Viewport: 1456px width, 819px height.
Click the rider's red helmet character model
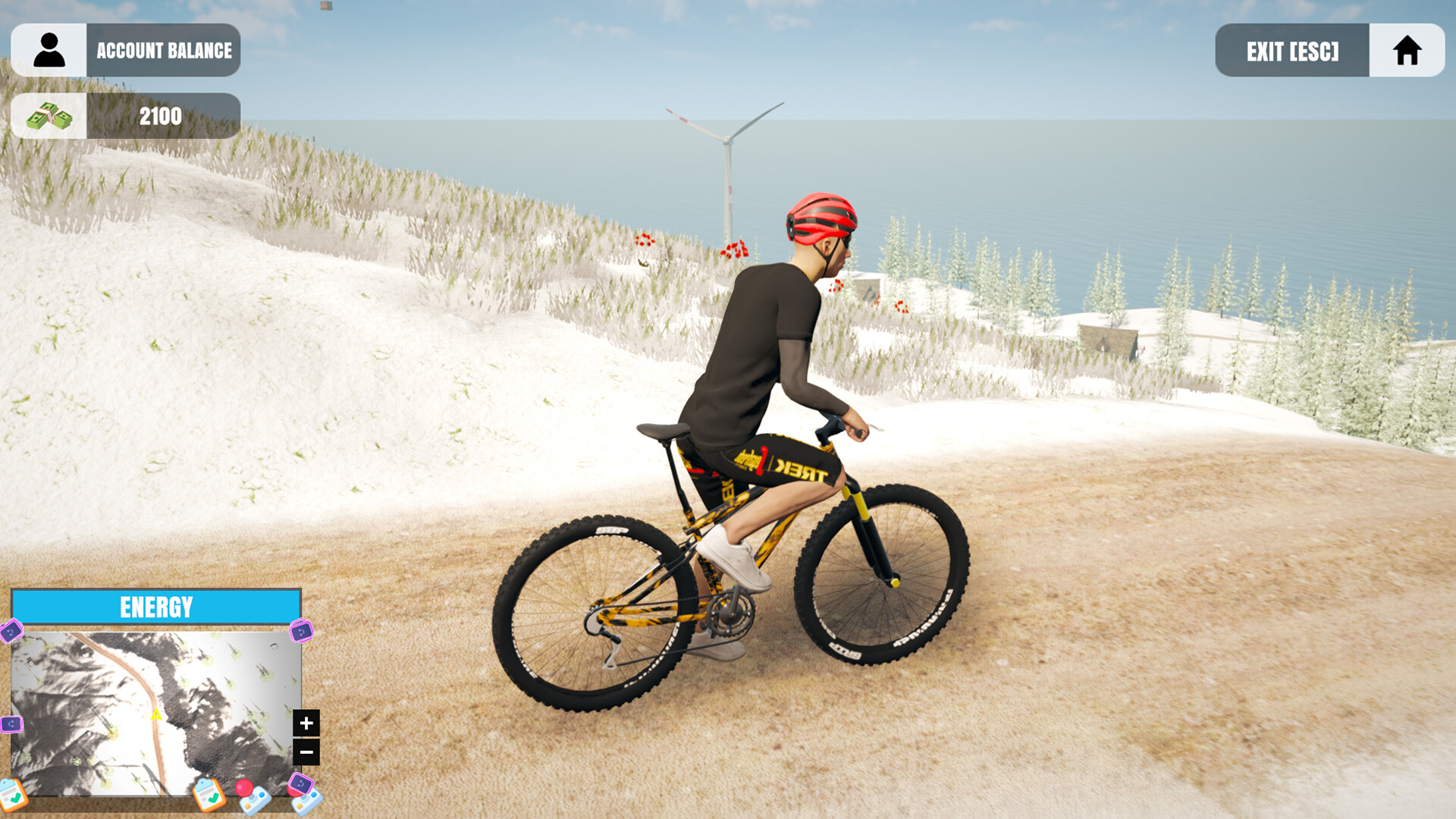821,216
